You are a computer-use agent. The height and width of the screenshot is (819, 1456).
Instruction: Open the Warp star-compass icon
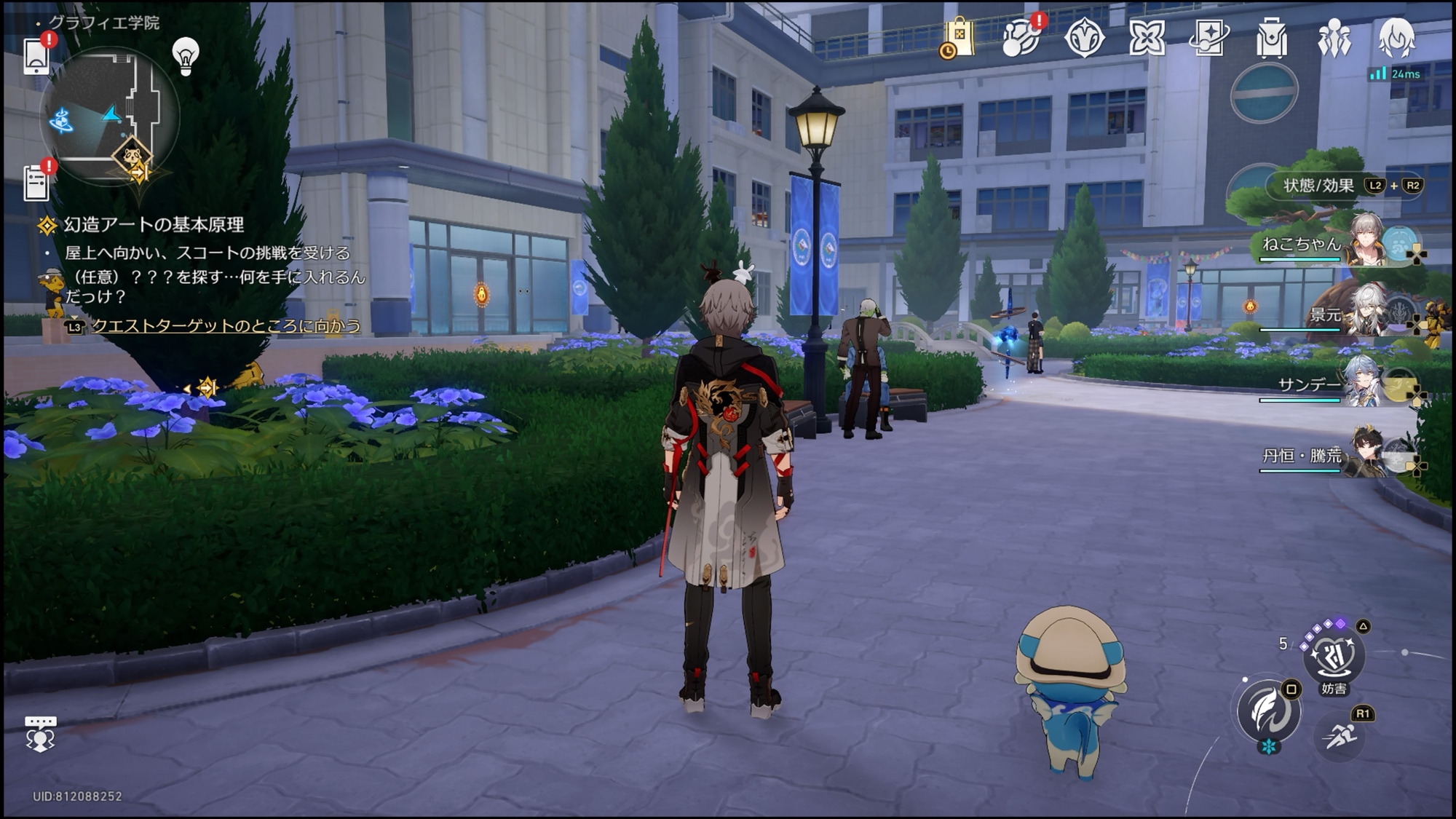point(1084,38)
